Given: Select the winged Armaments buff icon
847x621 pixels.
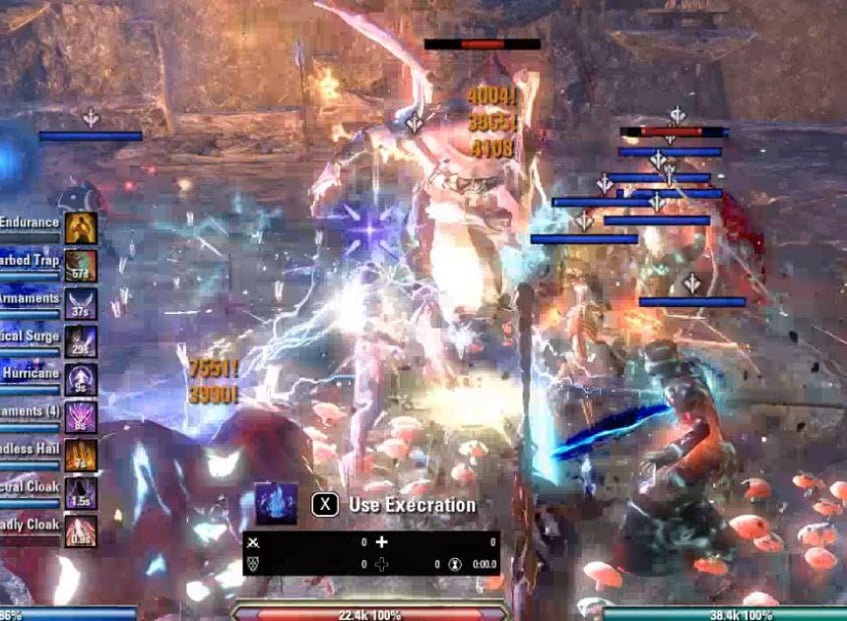Looking at the screenshot, I should [x=81, y=303].
